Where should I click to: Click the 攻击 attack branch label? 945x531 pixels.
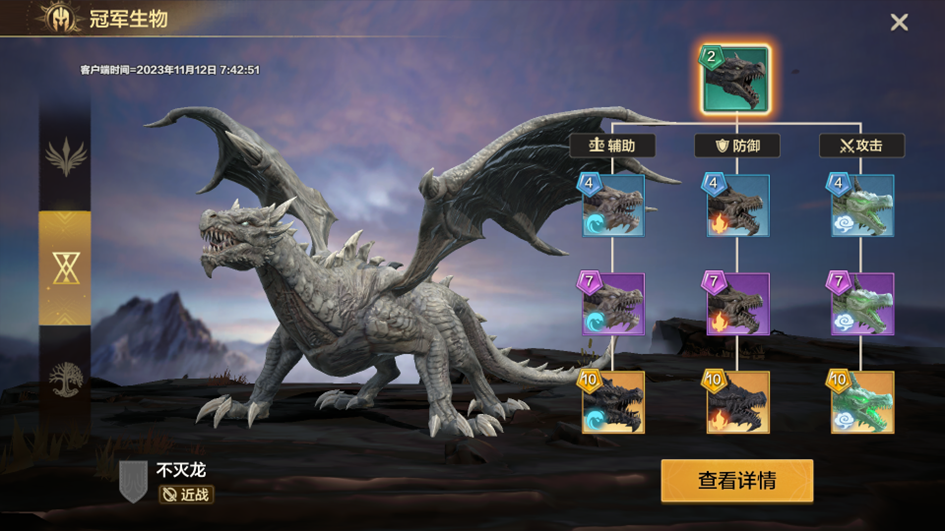[x=861, y=146]
